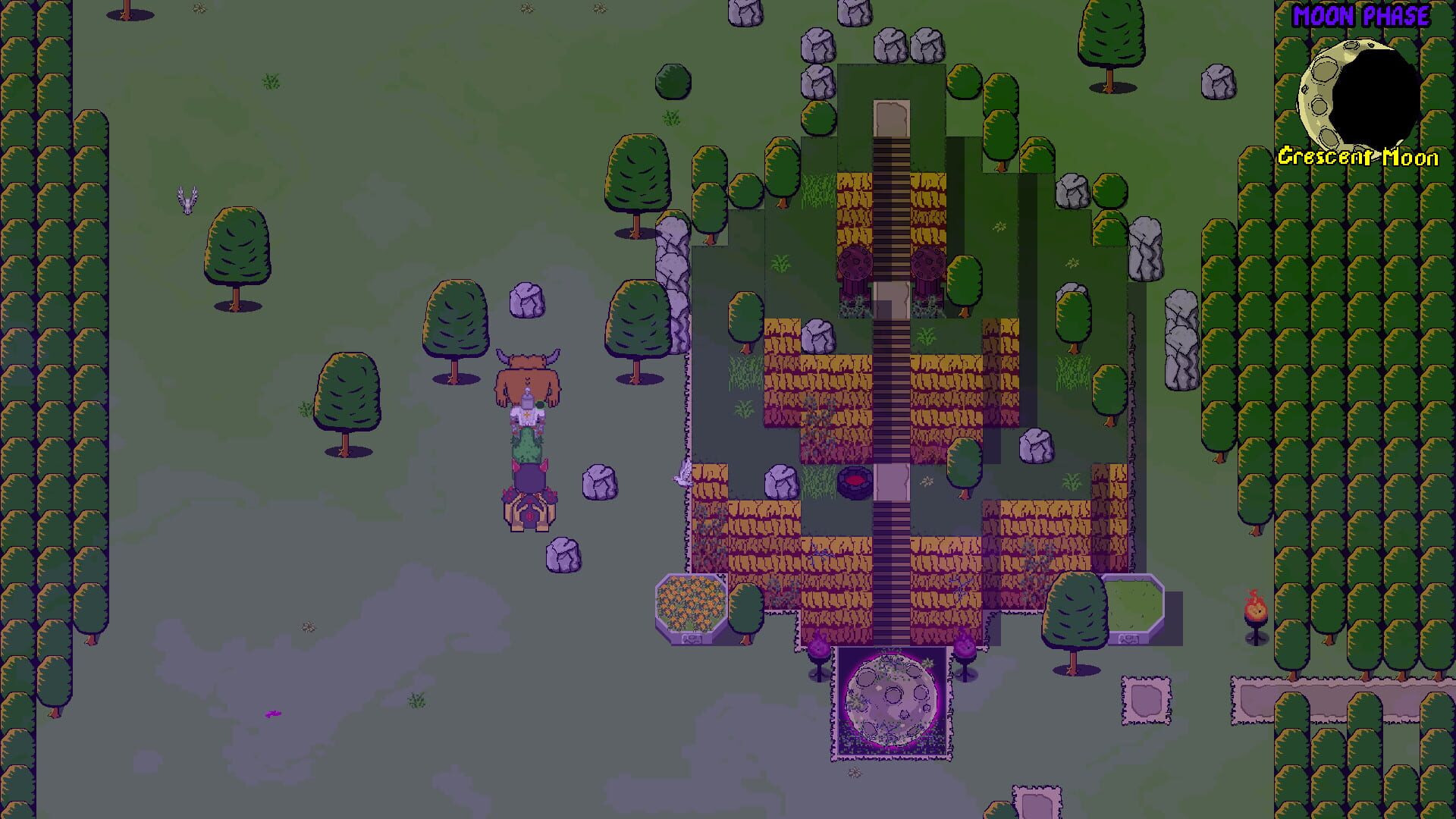This screenshot has width=1456, height=819.
Task: Select the stone doormat at the bottom right
Action: pyautogui.click(x=1145, y=698)
